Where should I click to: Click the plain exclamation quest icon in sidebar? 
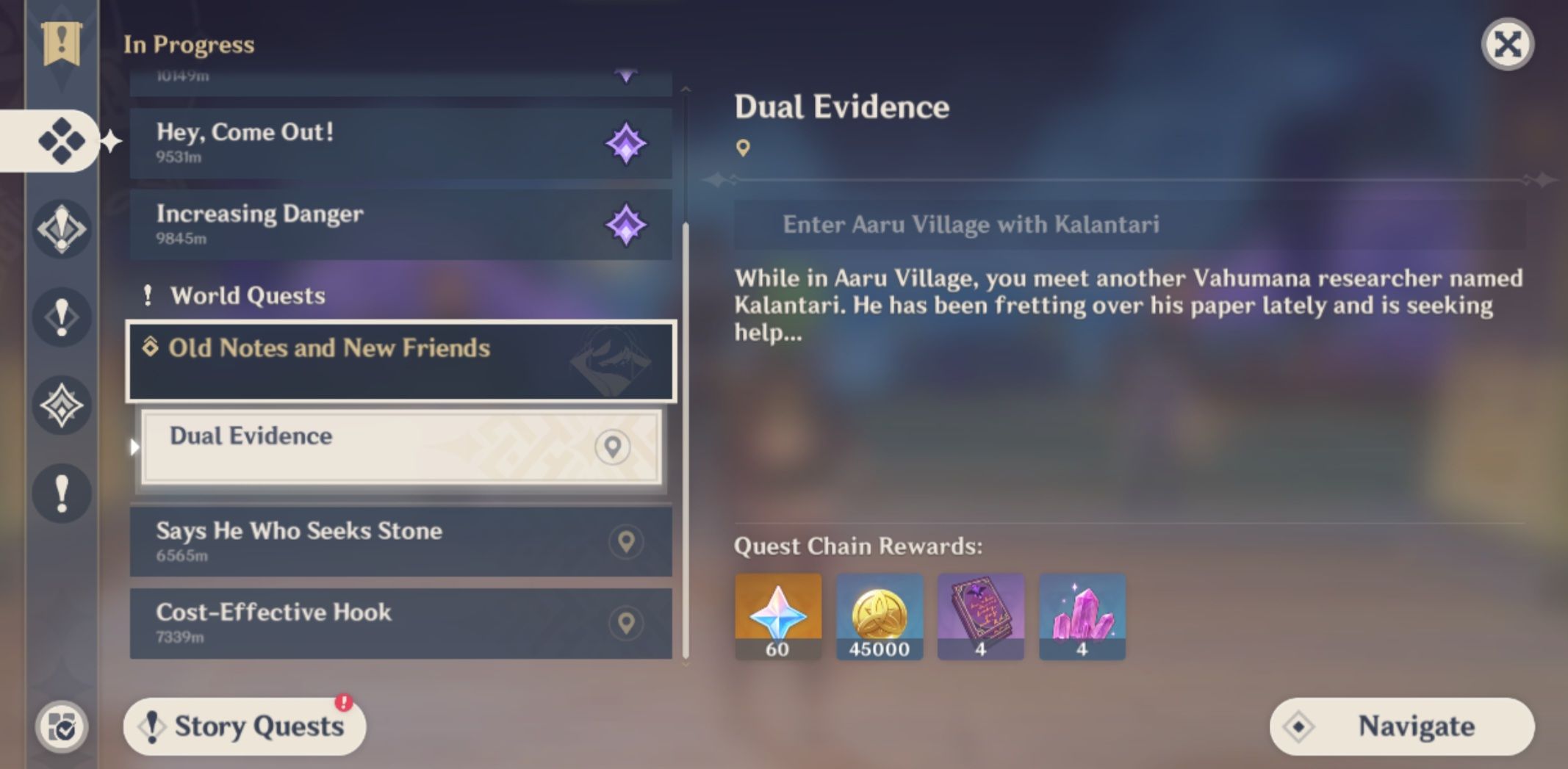pos(63,317)
